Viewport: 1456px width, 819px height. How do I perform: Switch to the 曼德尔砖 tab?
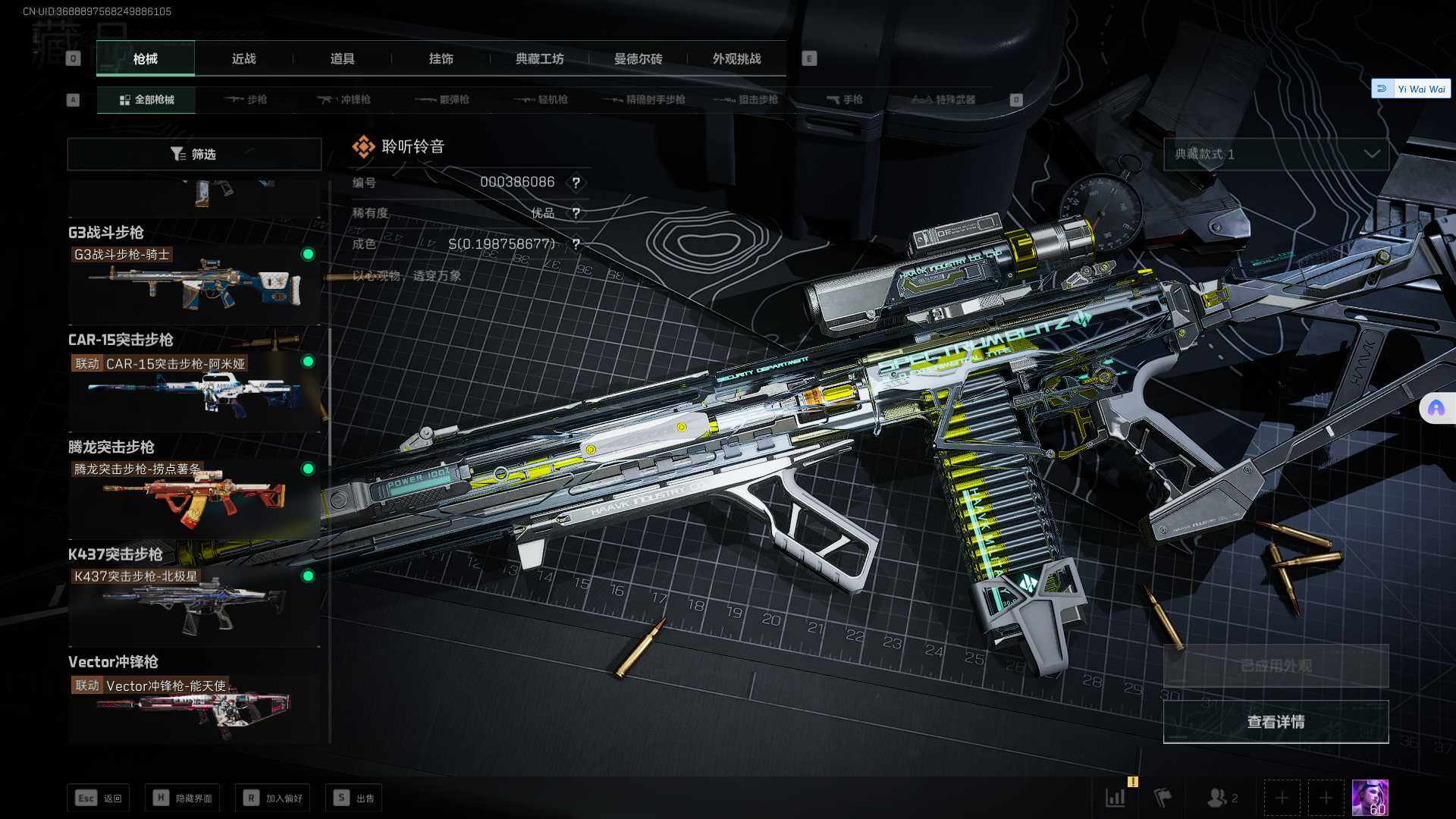[x=638, y=59]
